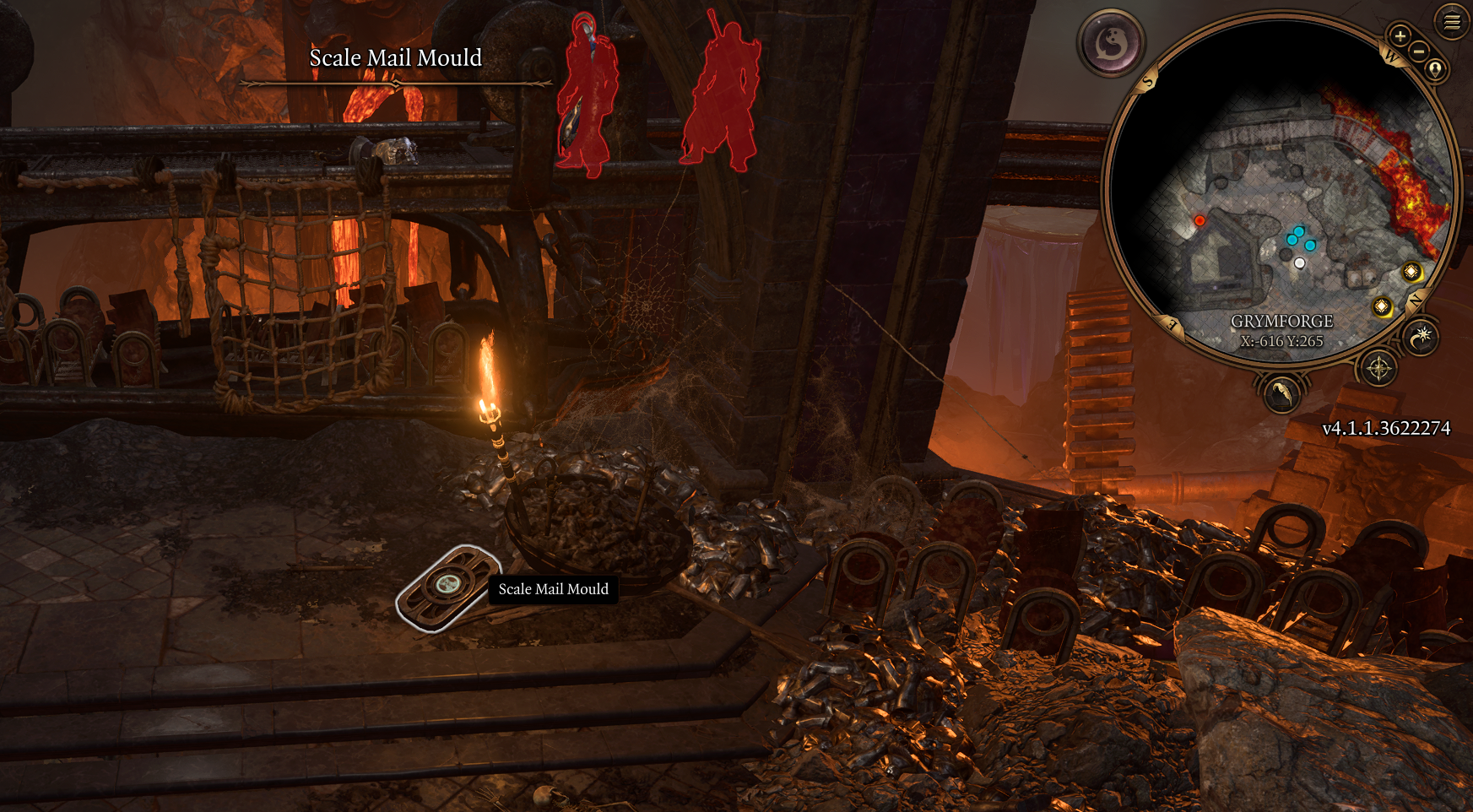Click the minimap's location pin button
This screenshot has height=812, width=1473.
click(1435, 69)
